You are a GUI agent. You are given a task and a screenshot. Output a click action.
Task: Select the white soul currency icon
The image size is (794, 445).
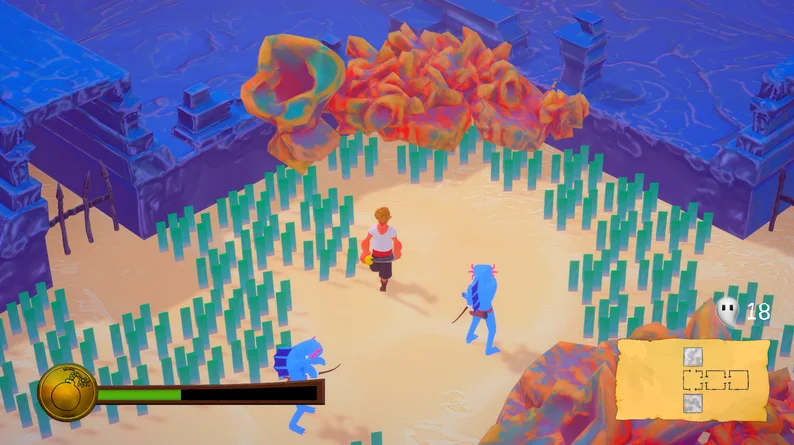coord(728,311)
